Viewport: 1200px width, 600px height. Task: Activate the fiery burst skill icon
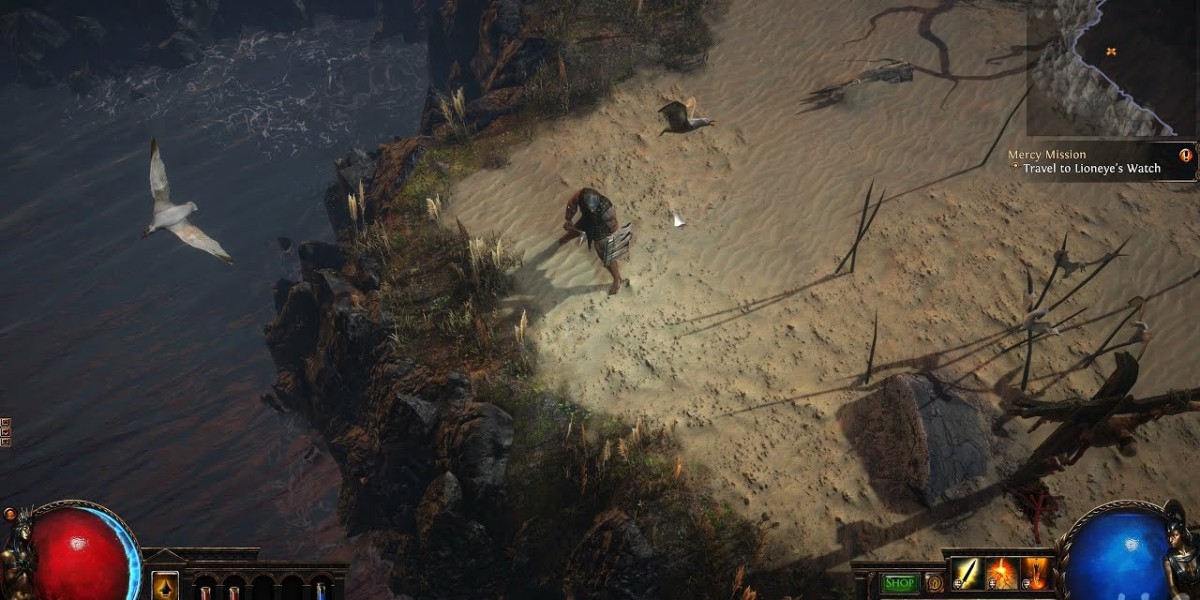(x=1002, y=574)
